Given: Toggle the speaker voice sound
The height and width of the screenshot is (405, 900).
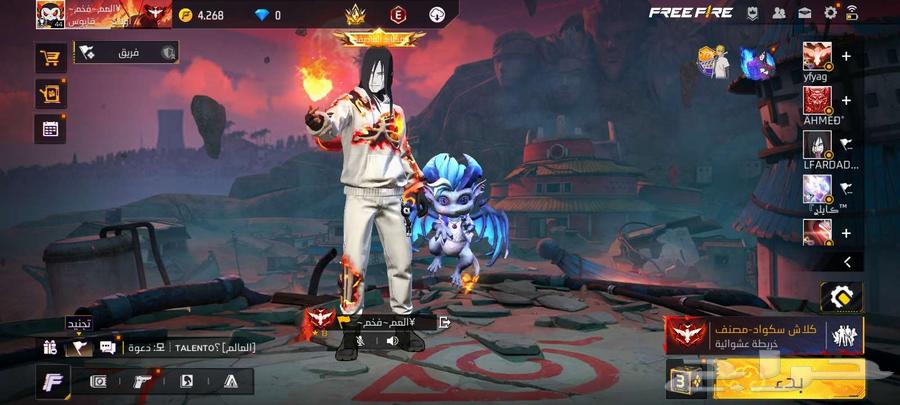Looking at the screenshot, I should coord(391,341).
